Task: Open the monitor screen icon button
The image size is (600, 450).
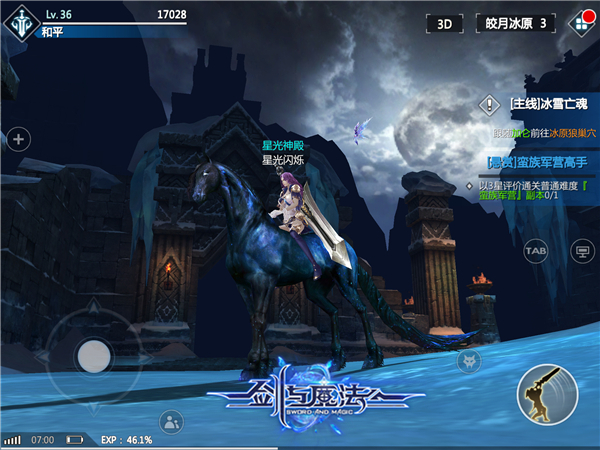Action: pyautogui.click(x=580, y=250)
